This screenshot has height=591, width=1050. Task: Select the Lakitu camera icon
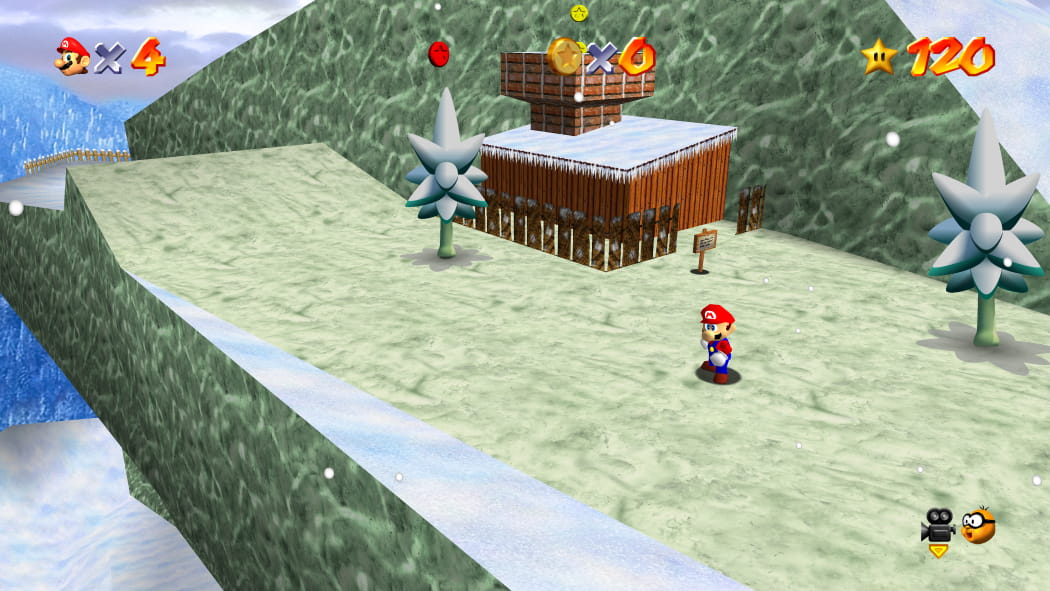pos(979,525)
